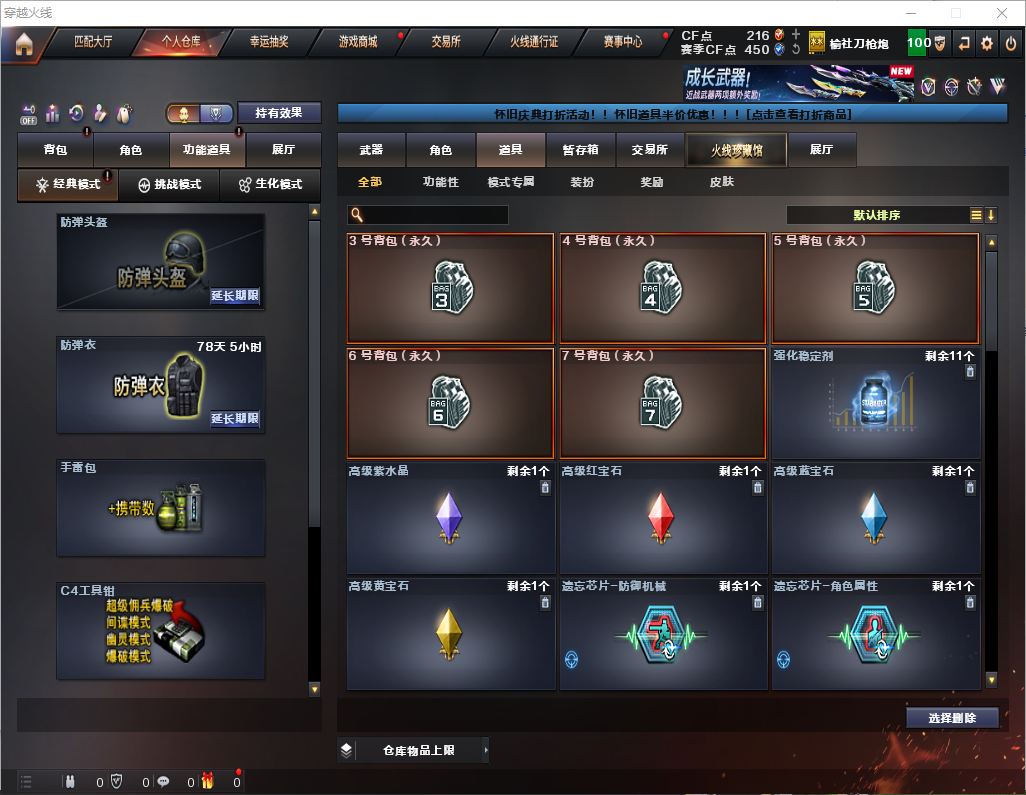
Task: Switch to the 交易所 top navigation tab
Action: coord(446,43)
